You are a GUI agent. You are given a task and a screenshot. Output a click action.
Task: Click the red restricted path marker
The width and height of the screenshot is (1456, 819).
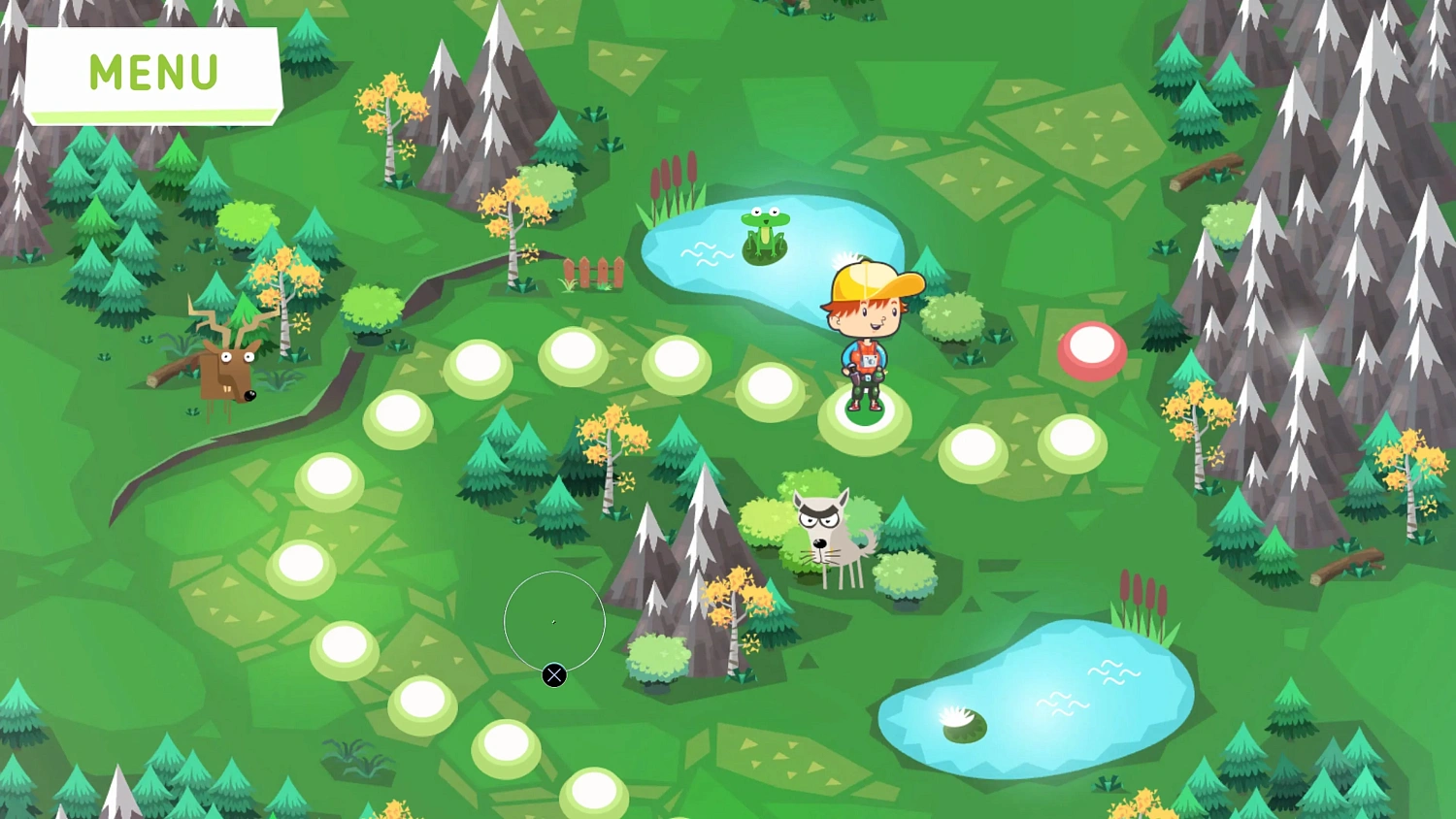1093,347
